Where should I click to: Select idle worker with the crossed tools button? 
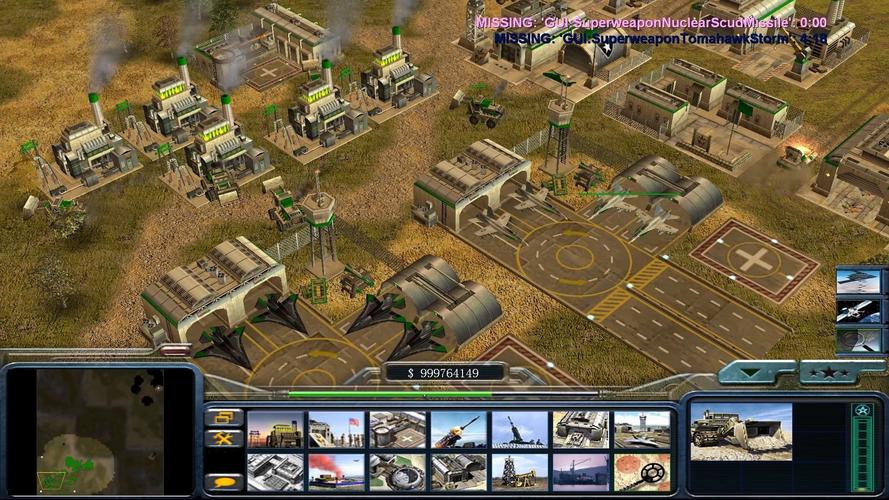(x=224, y=439)
